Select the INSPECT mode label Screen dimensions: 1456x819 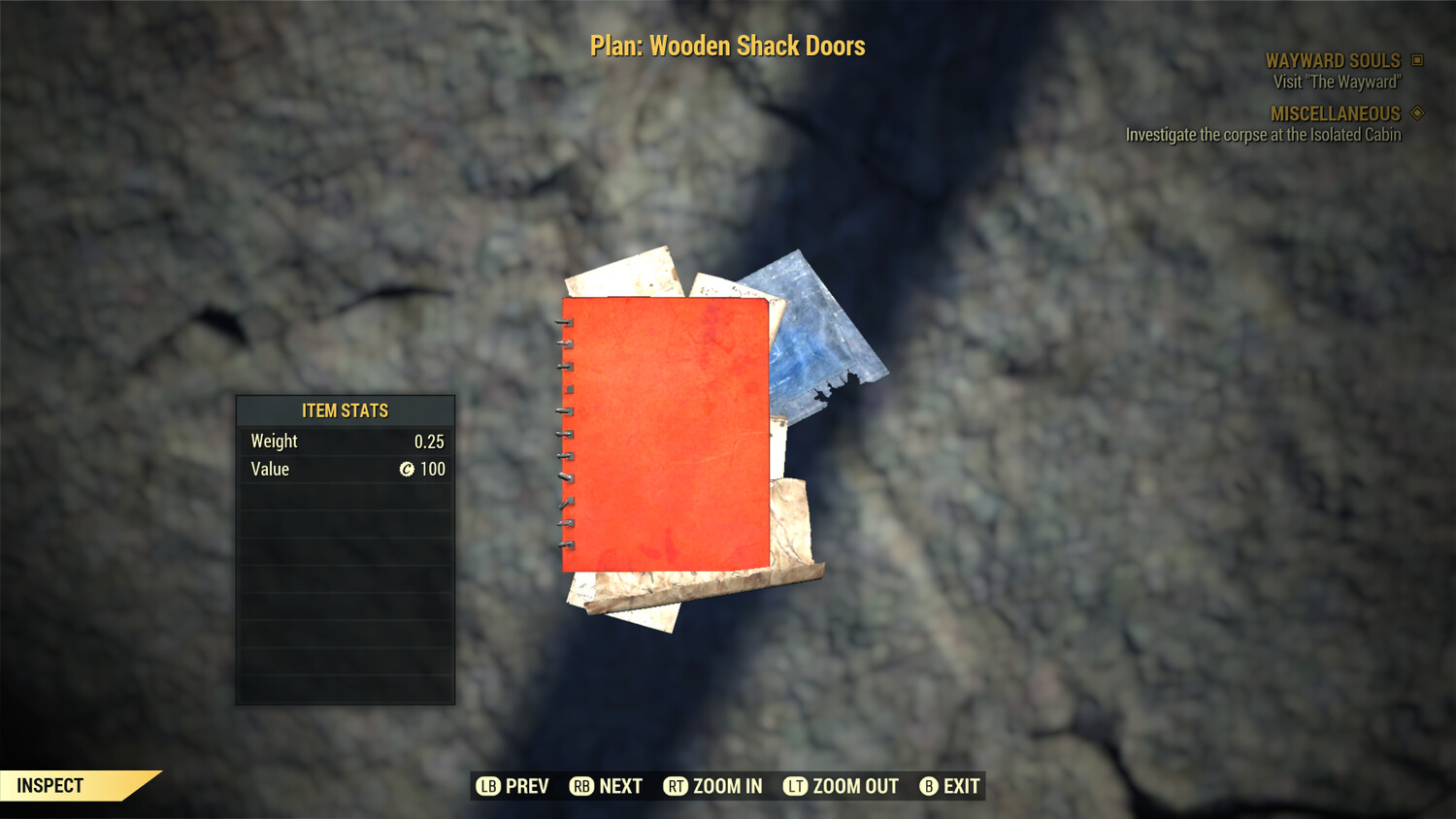[50, 785]
